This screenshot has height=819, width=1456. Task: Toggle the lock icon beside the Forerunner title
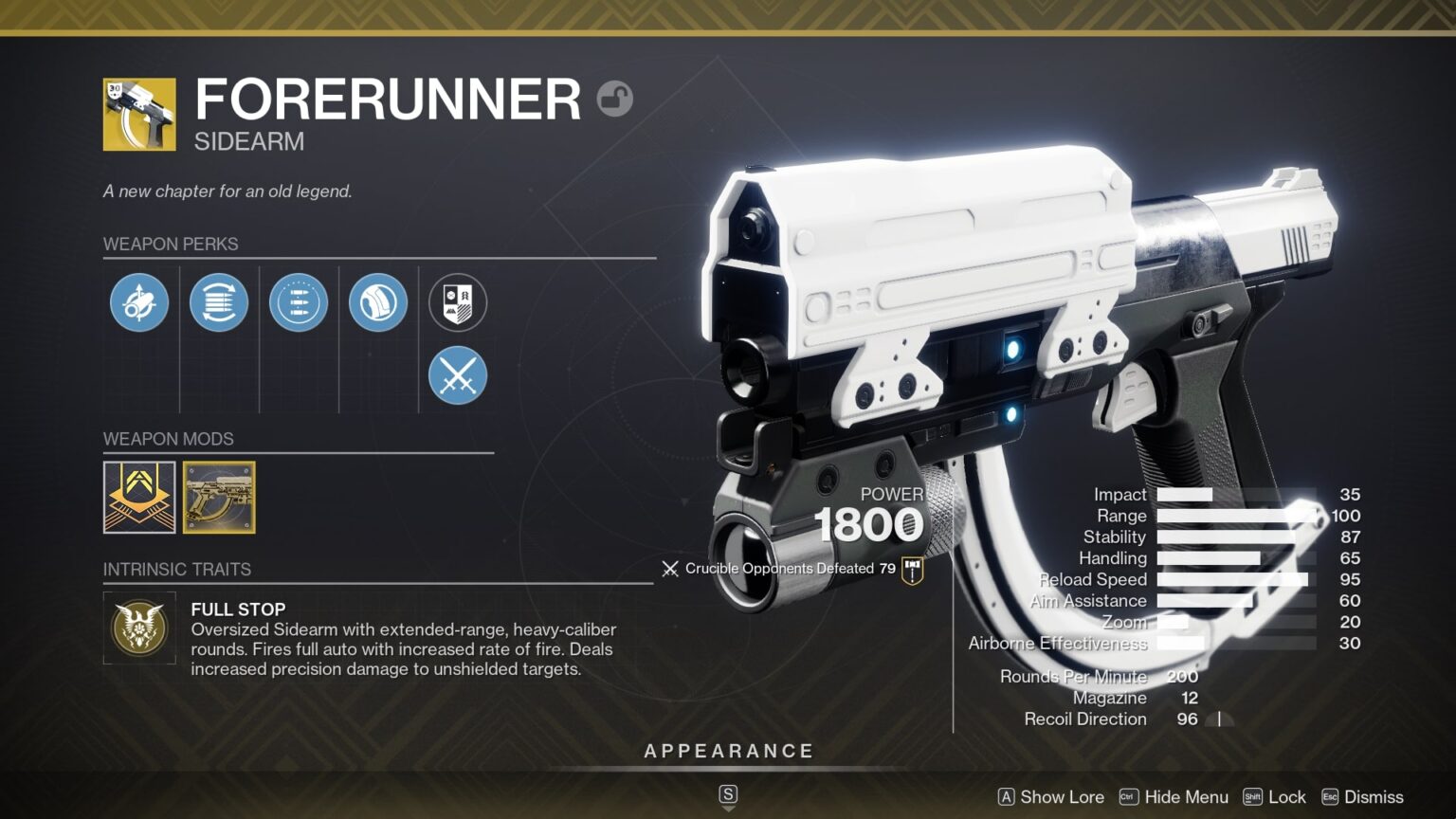coord(616,99)
